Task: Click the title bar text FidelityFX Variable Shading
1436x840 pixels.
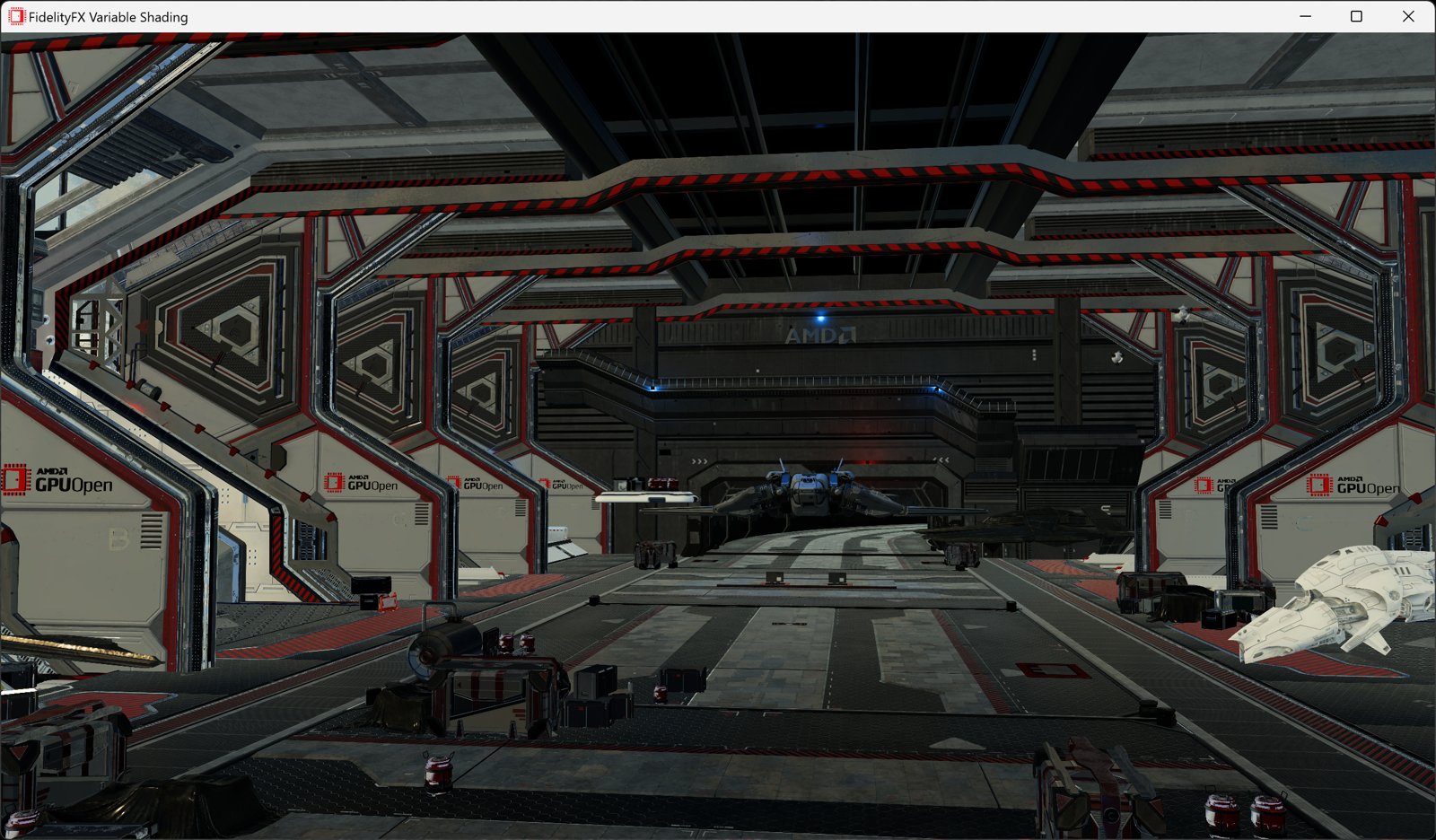Action: point(108,16)
